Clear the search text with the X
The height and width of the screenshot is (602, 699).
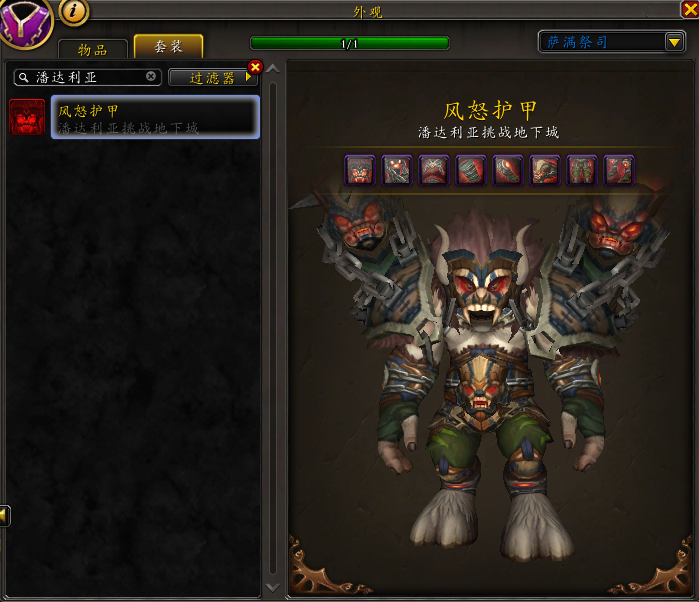click(x=151, y=76)
